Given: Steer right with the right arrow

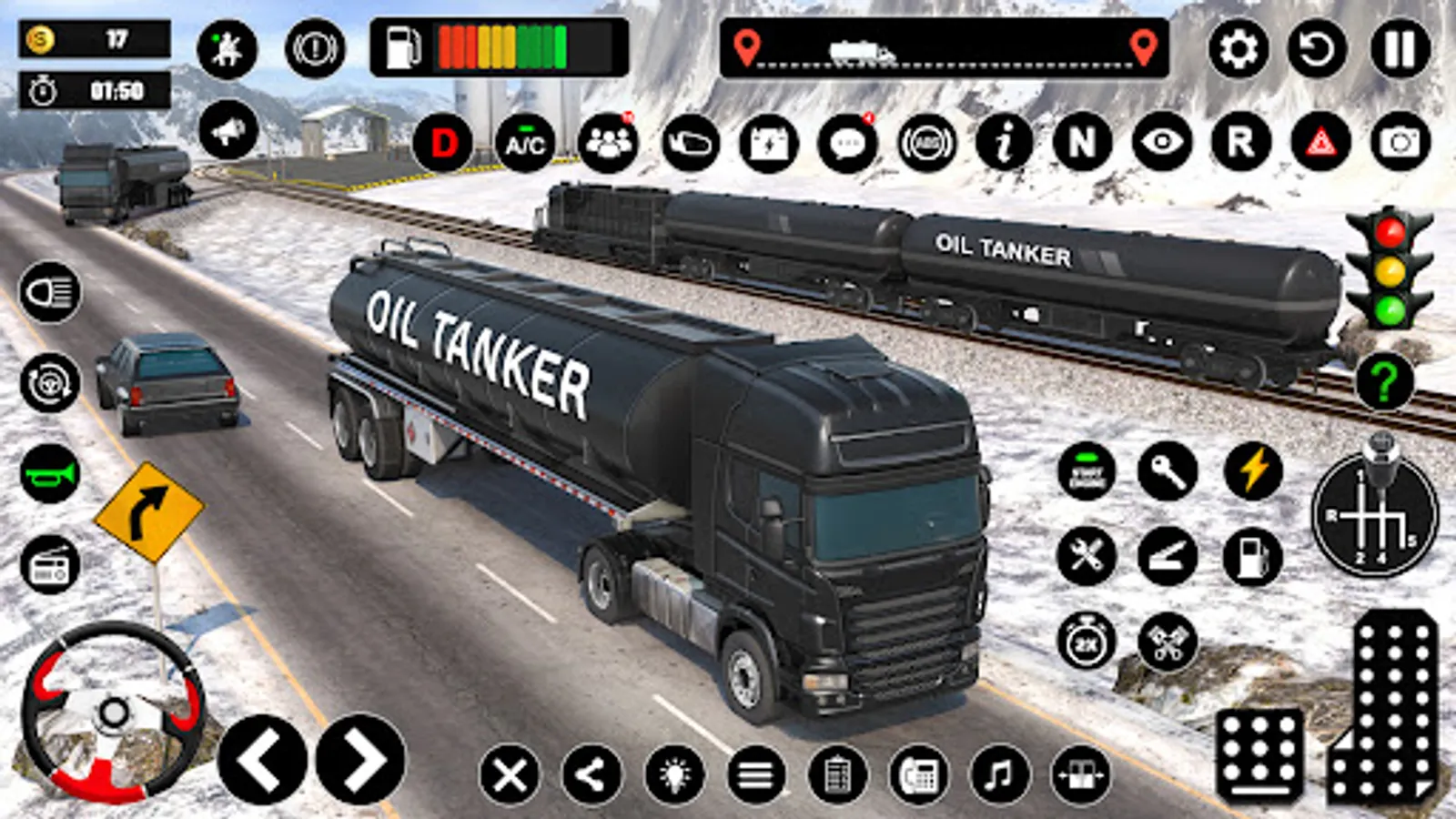Looking at the screenshot, I should click(x=361, y=760).
